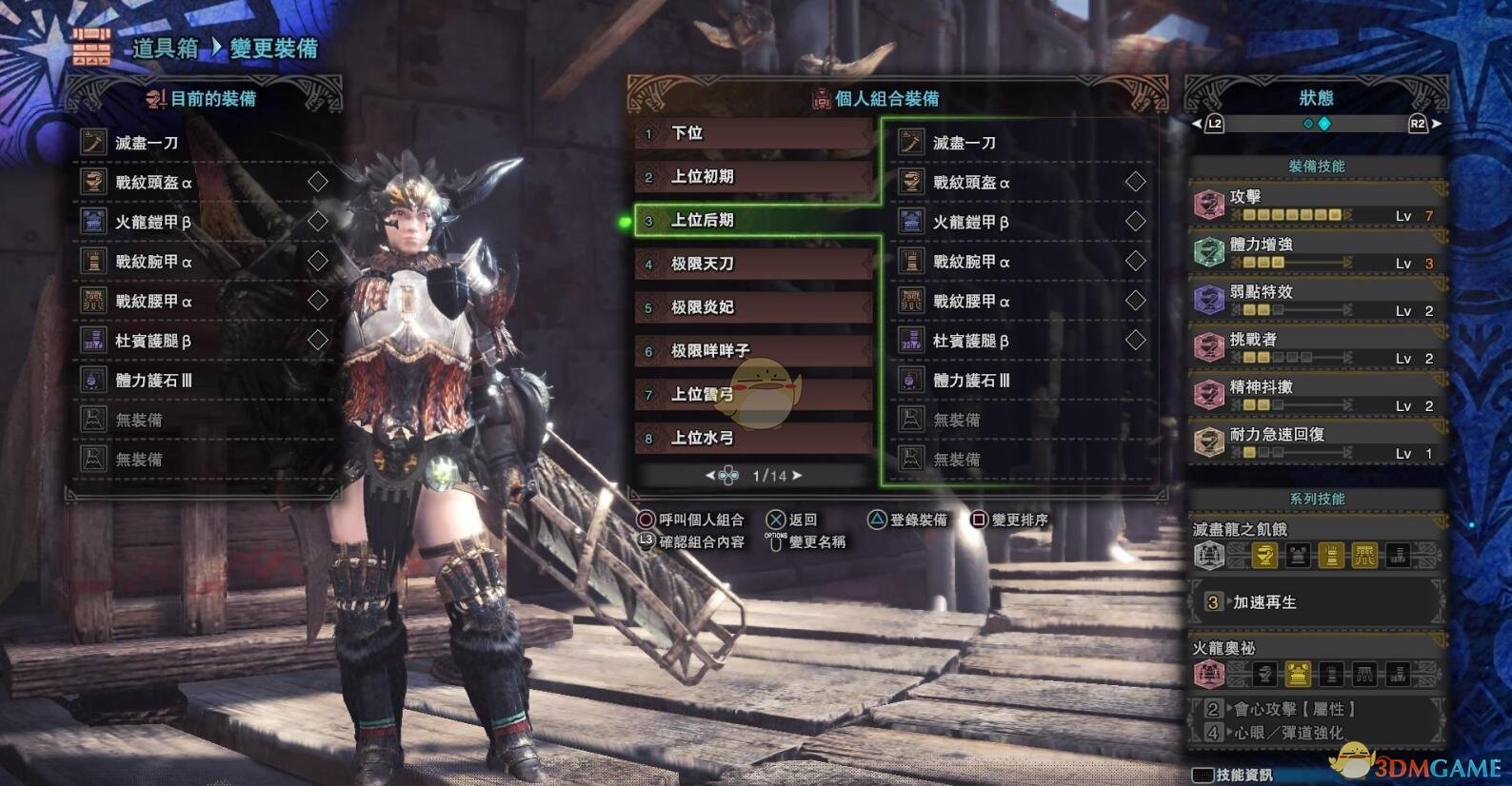Pick the 极限天刀 loadout row

click(x=752, y=264)
